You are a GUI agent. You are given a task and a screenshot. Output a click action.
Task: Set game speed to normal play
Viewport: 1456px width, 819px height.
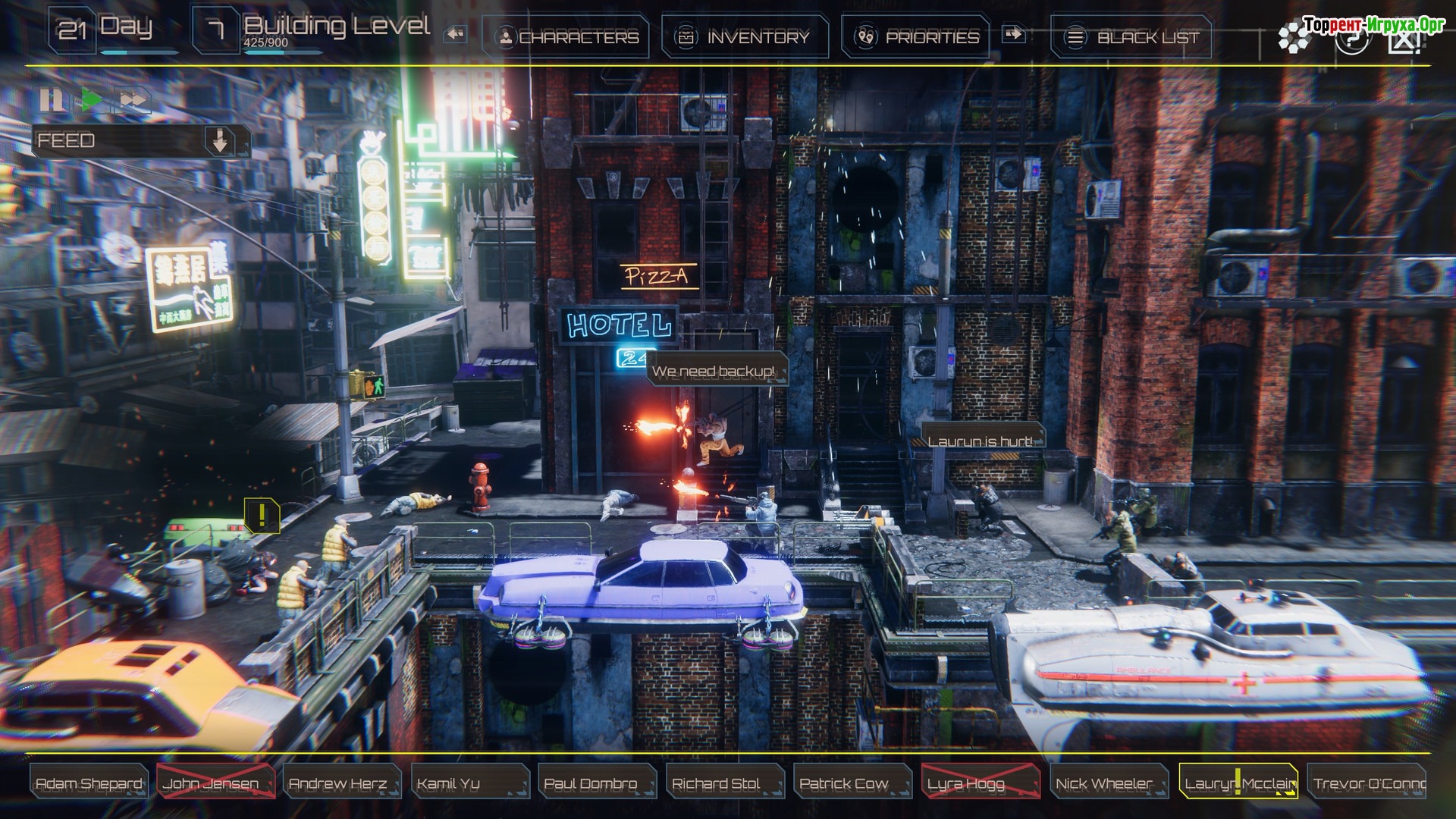tap(92, 99)
